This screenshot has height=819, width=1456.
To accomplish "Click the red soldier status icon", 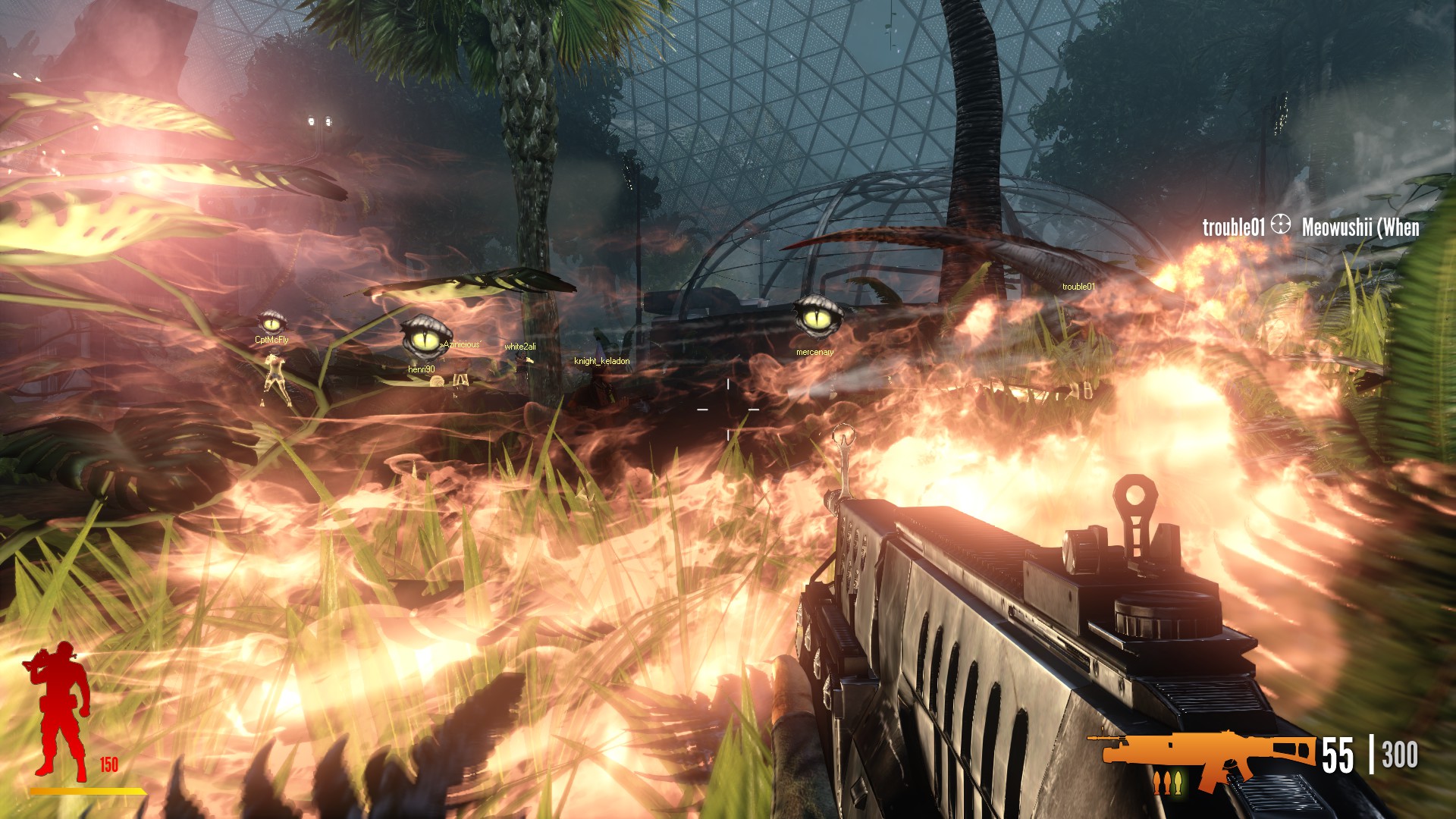I will pyautogui.click(x=59, y=711).
